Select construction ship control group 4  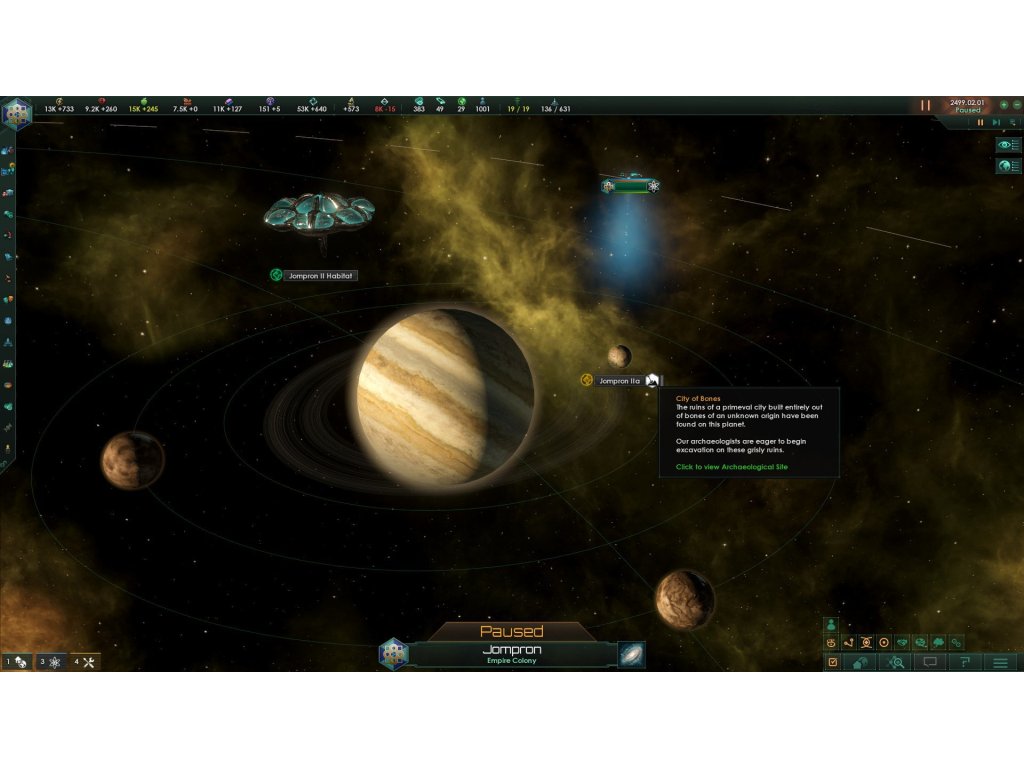tap(84, 661)
